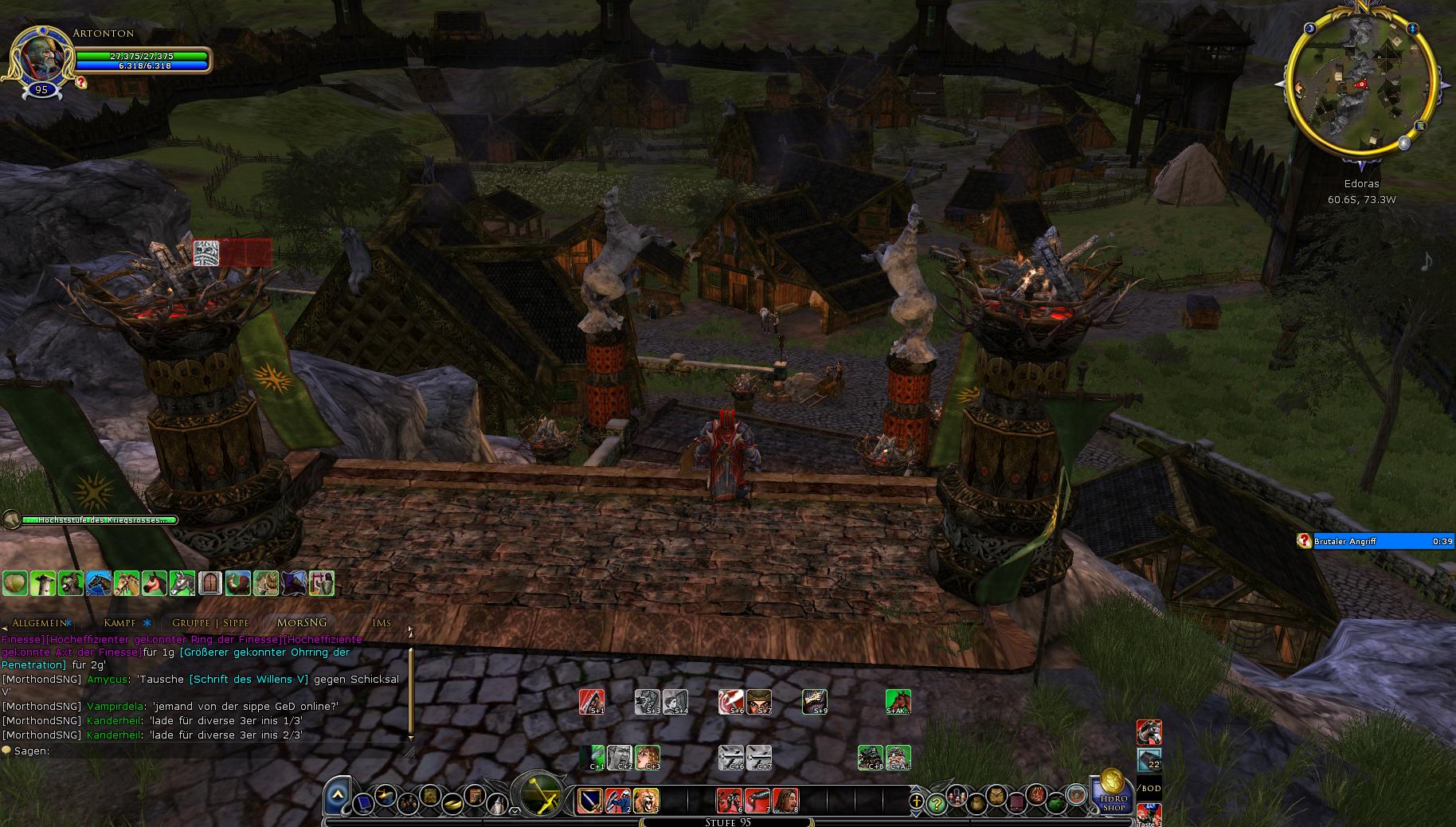1456x827 pixels.
Task: Click the Höchststufe des Kriegsrosses tracker bar
Action: (96, 520)
